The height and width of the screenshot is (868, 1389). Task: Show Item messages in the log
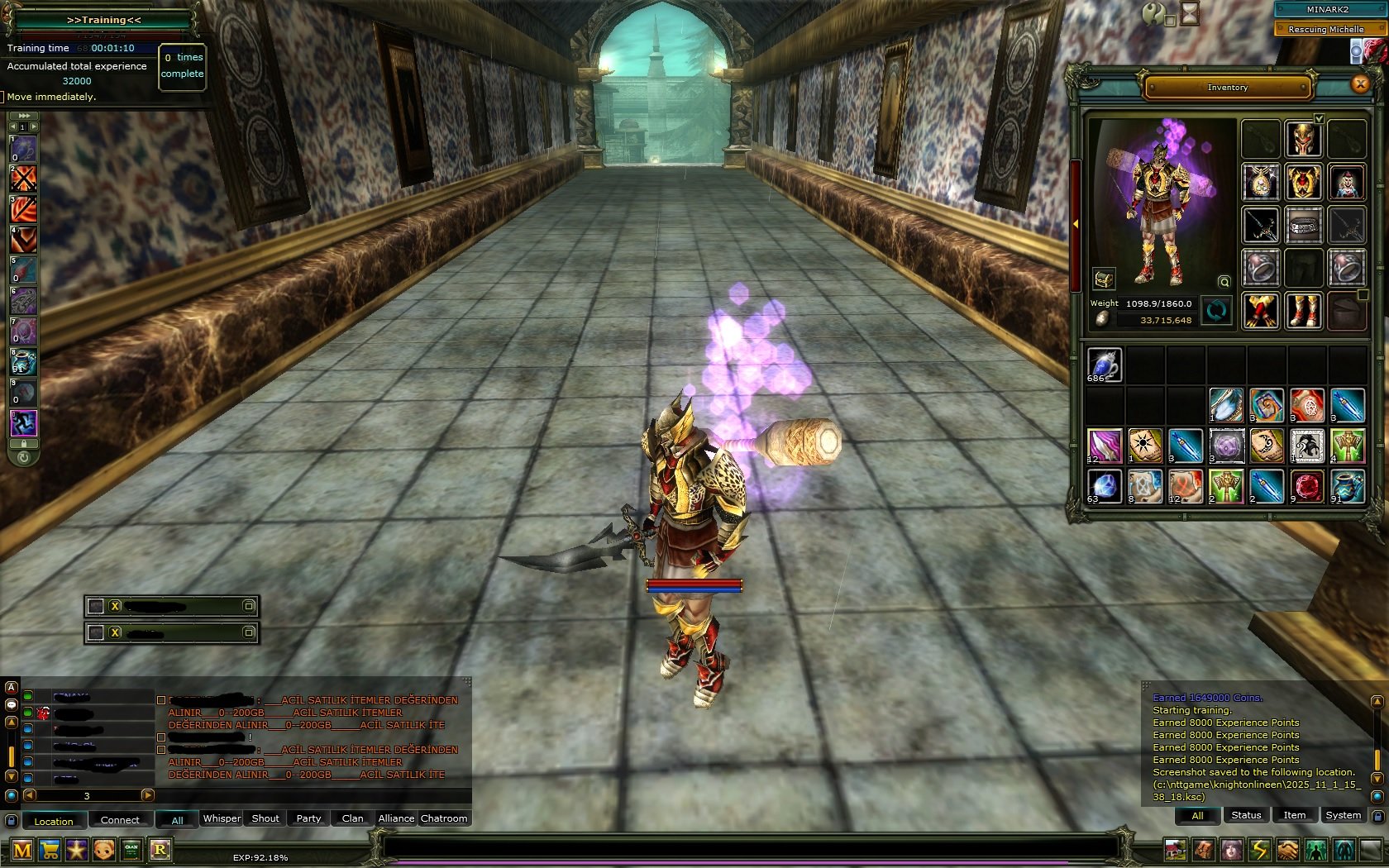pyautogui.click(x=1294, y=815)
